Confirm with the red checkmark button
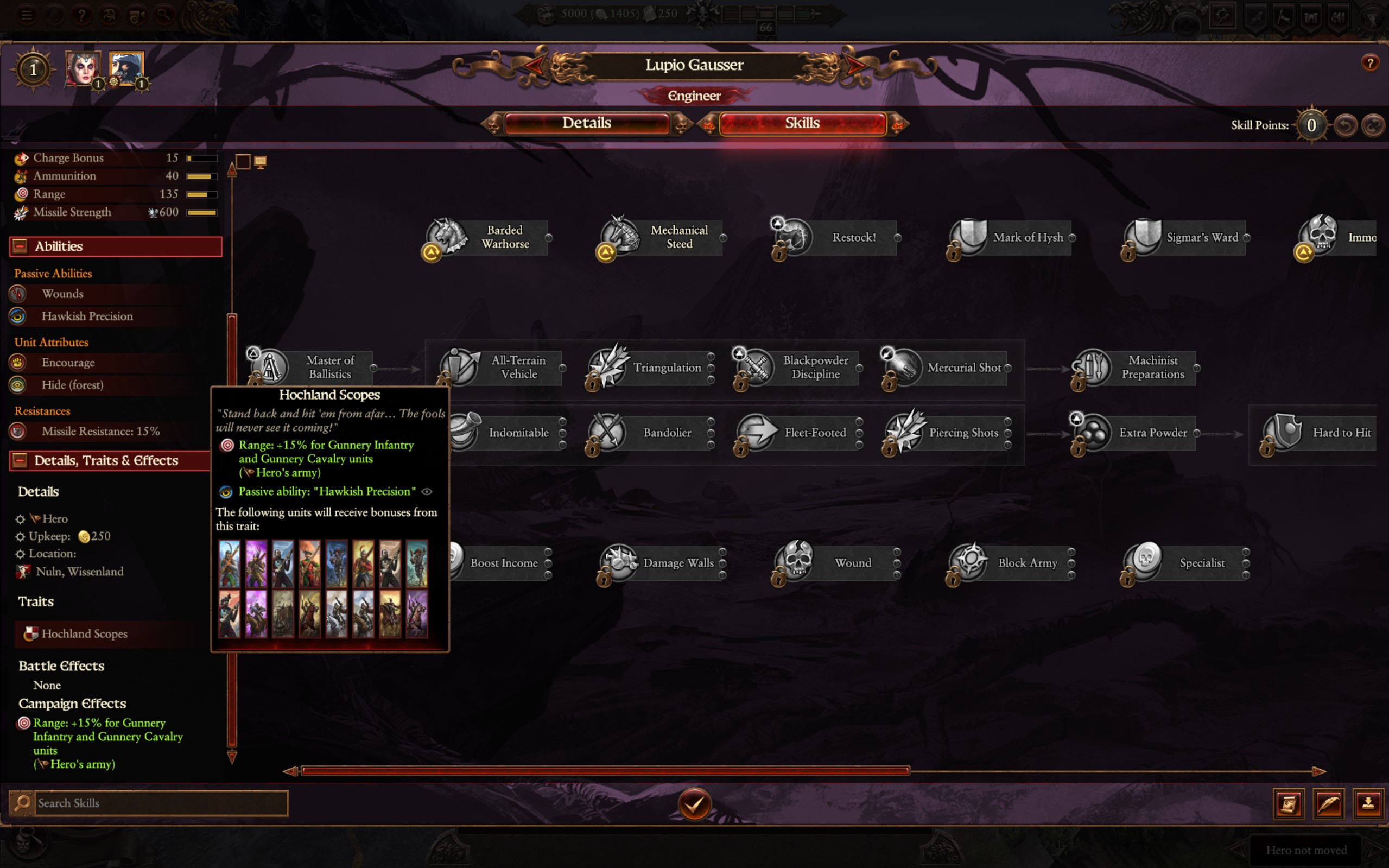Viewport: 1389px width, 868px height. [x=694, y=804]
